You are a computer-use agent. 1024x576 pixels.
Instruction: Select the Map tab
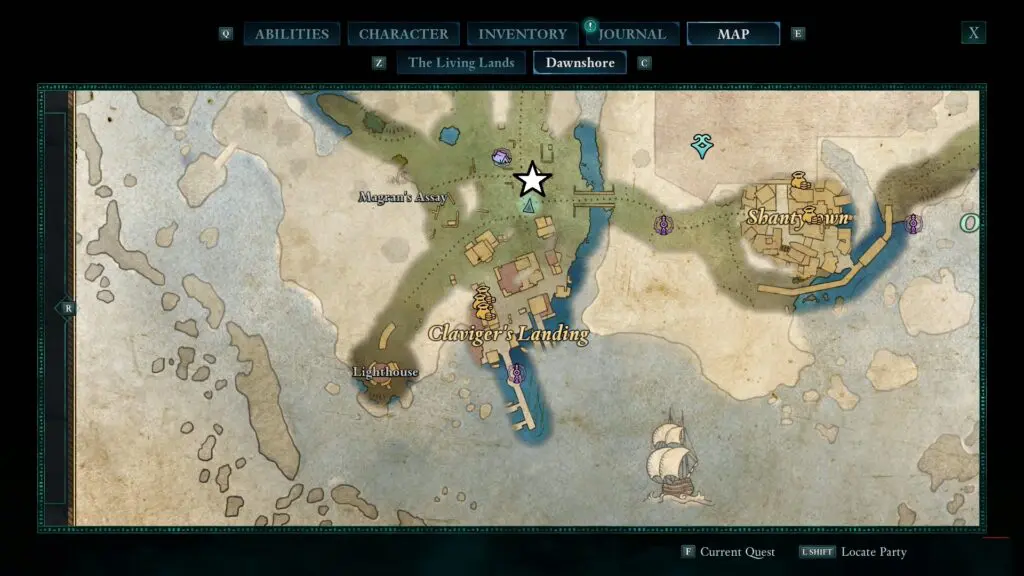tap(733, 34)
